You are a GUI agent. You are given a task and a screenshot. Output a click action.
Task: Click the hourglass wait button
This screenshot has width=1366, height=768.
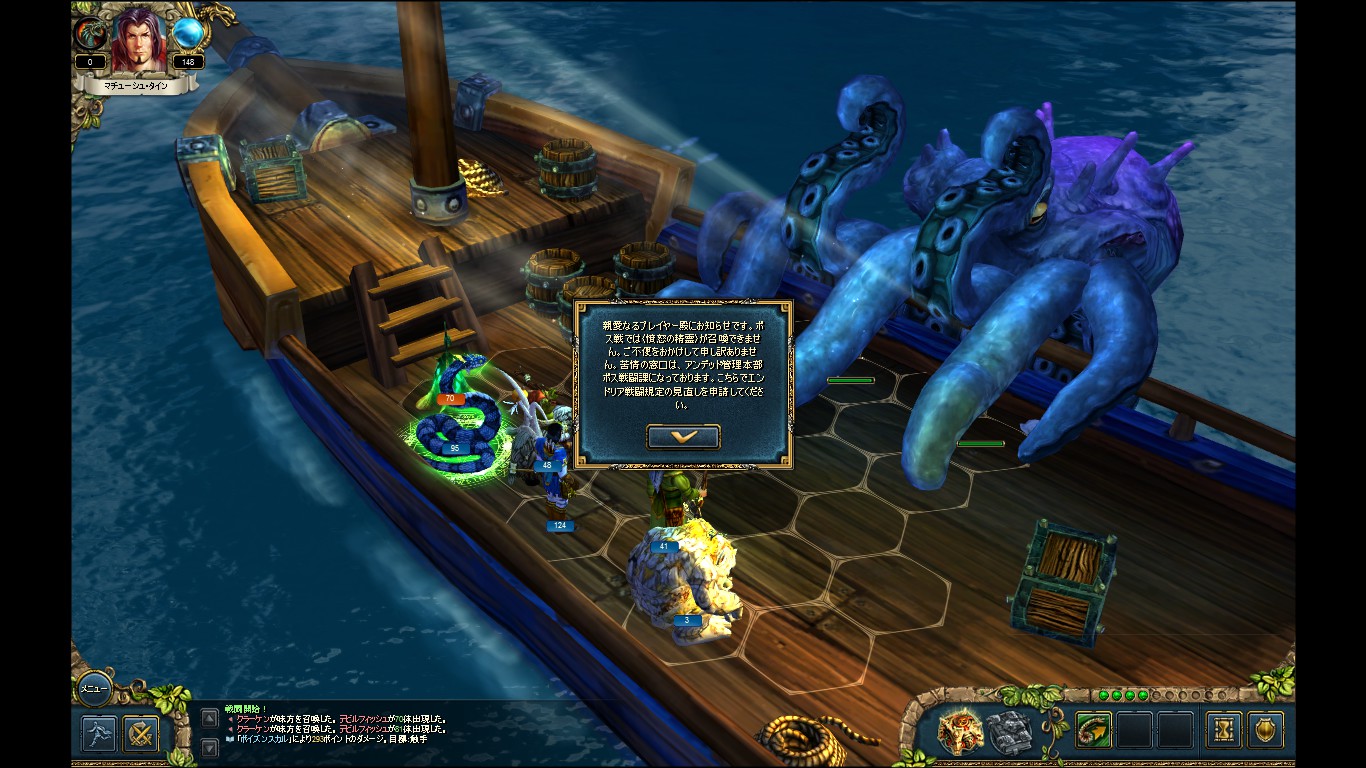(1223, 730)
